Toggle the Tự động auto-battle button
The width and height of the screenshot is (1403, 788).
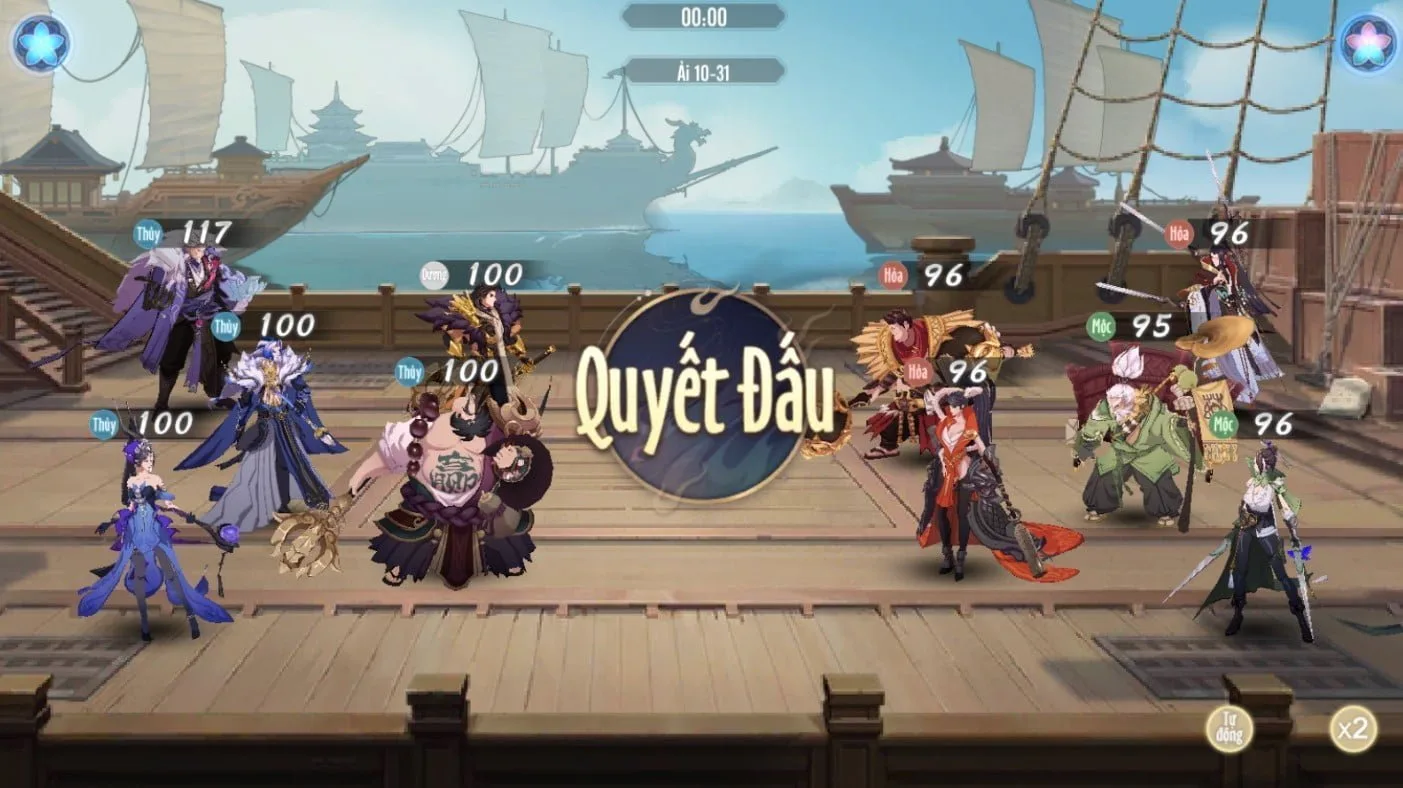click(1229, 728)
